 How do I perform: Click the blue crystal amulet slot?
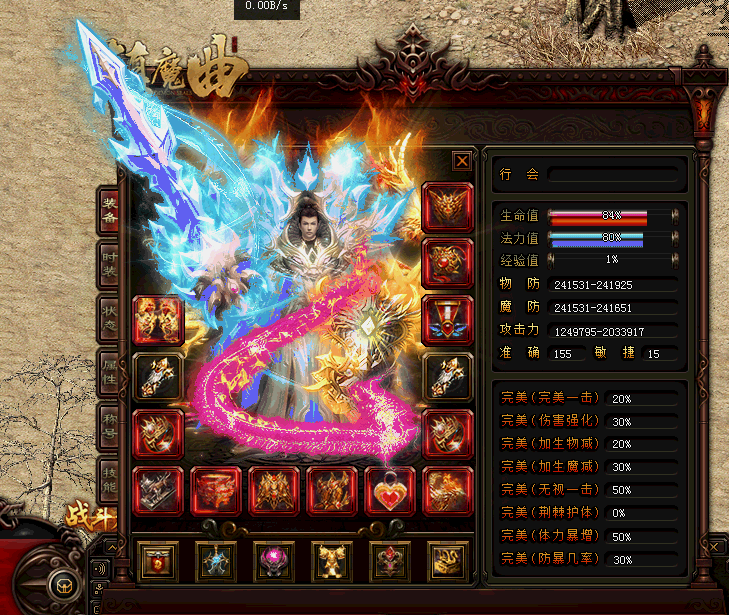(x=216, y=561)
